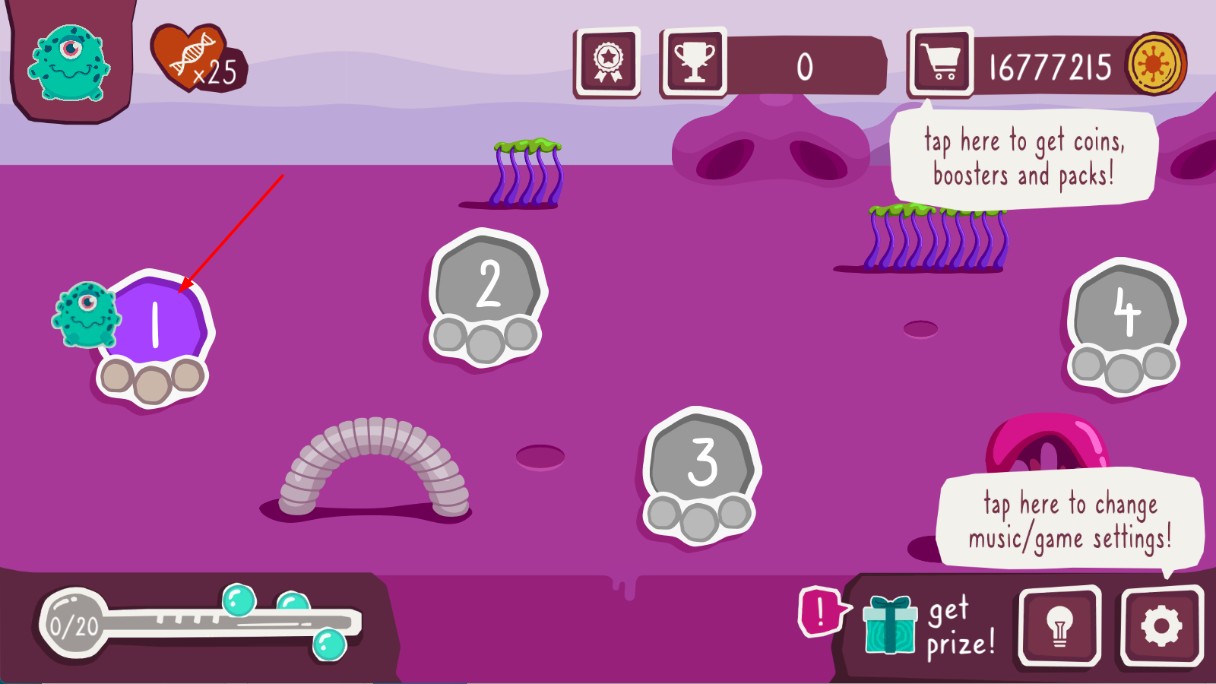The image size is (1216, 684).
Task: Open the trophy leaderboard
Action: (693, 63)
